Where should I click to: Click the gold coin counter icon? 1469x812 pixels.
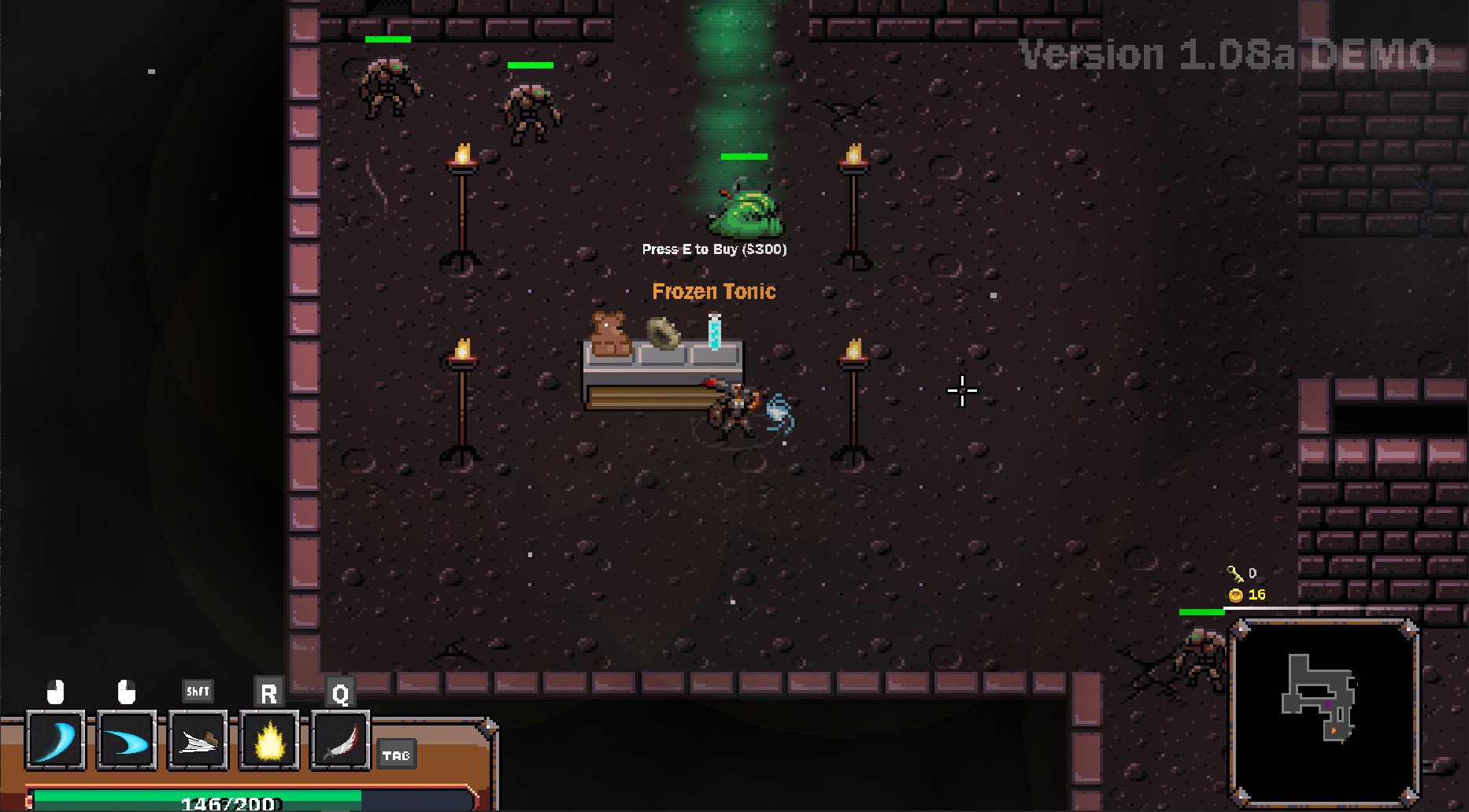(1235, 595)
